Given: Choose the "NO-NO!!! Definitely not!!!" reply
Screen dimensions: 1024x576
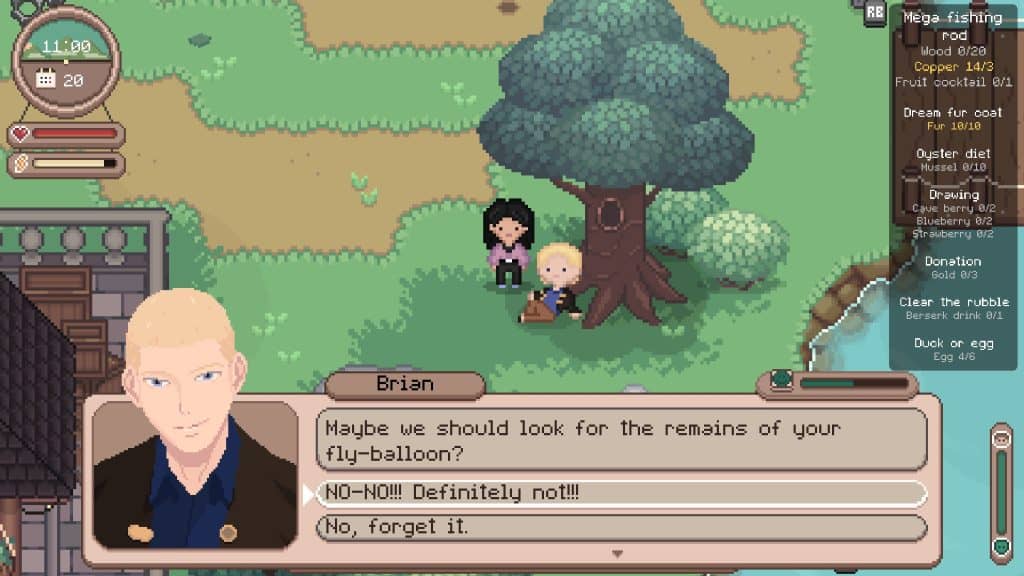Looking at the screenshot, I should tap(620, 494).
